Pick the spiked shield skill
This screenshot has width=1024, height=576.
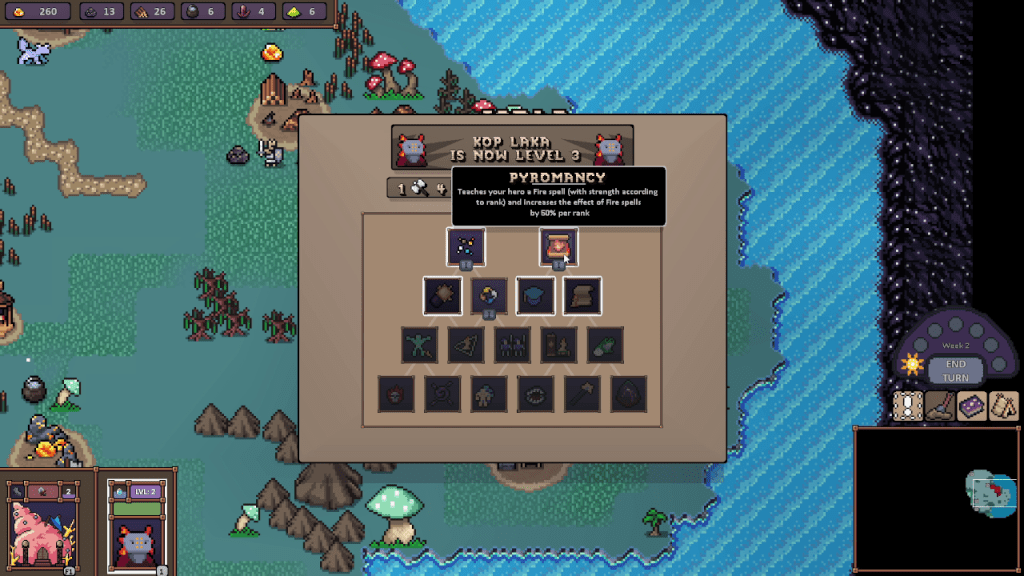(442, 295)
